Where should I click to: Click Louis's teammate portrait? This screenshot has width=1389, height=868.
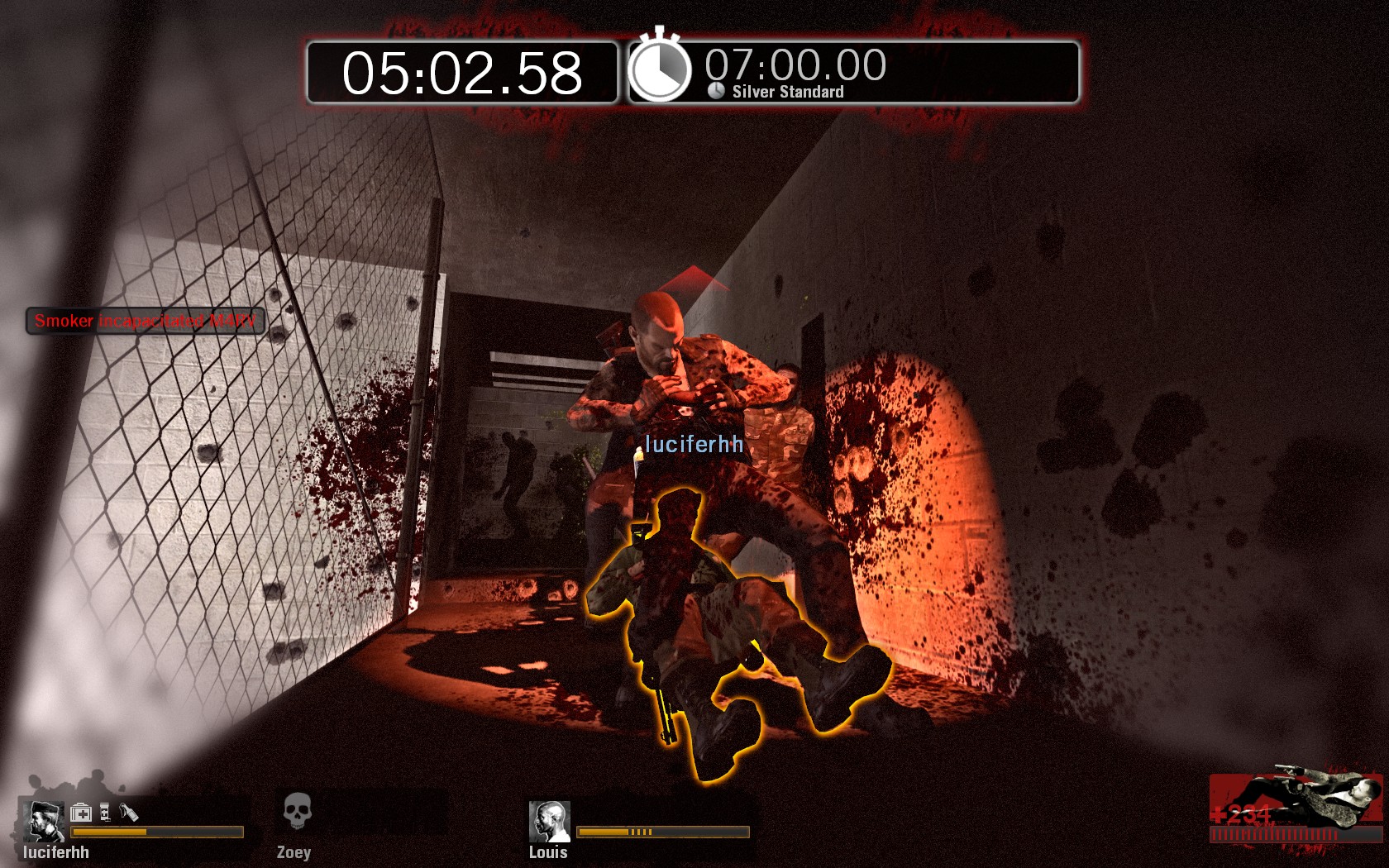click(x=549, y=820)
